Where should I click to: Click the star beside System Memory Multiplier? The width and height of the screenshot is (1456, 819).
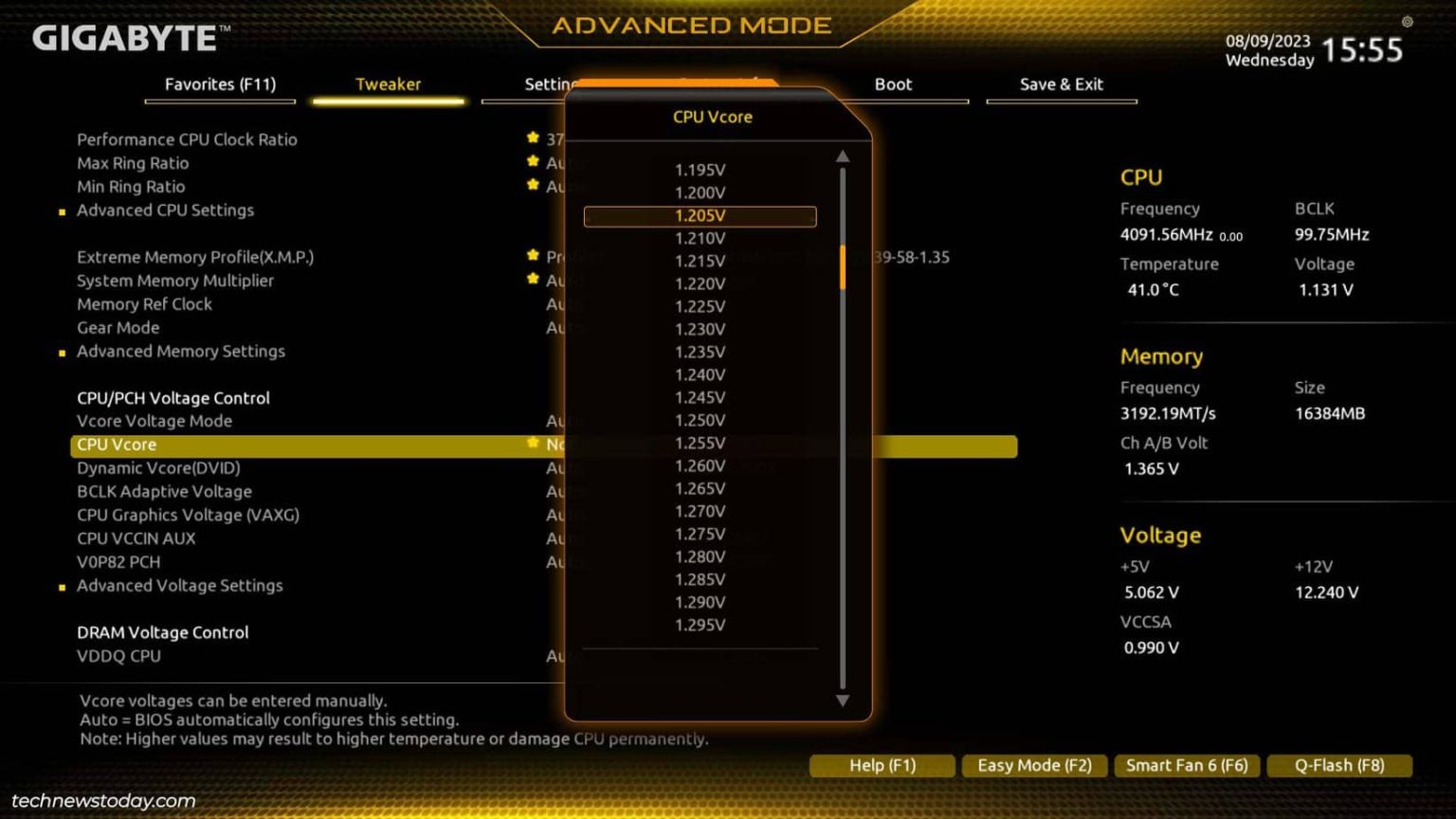click(x=532, y=280)
